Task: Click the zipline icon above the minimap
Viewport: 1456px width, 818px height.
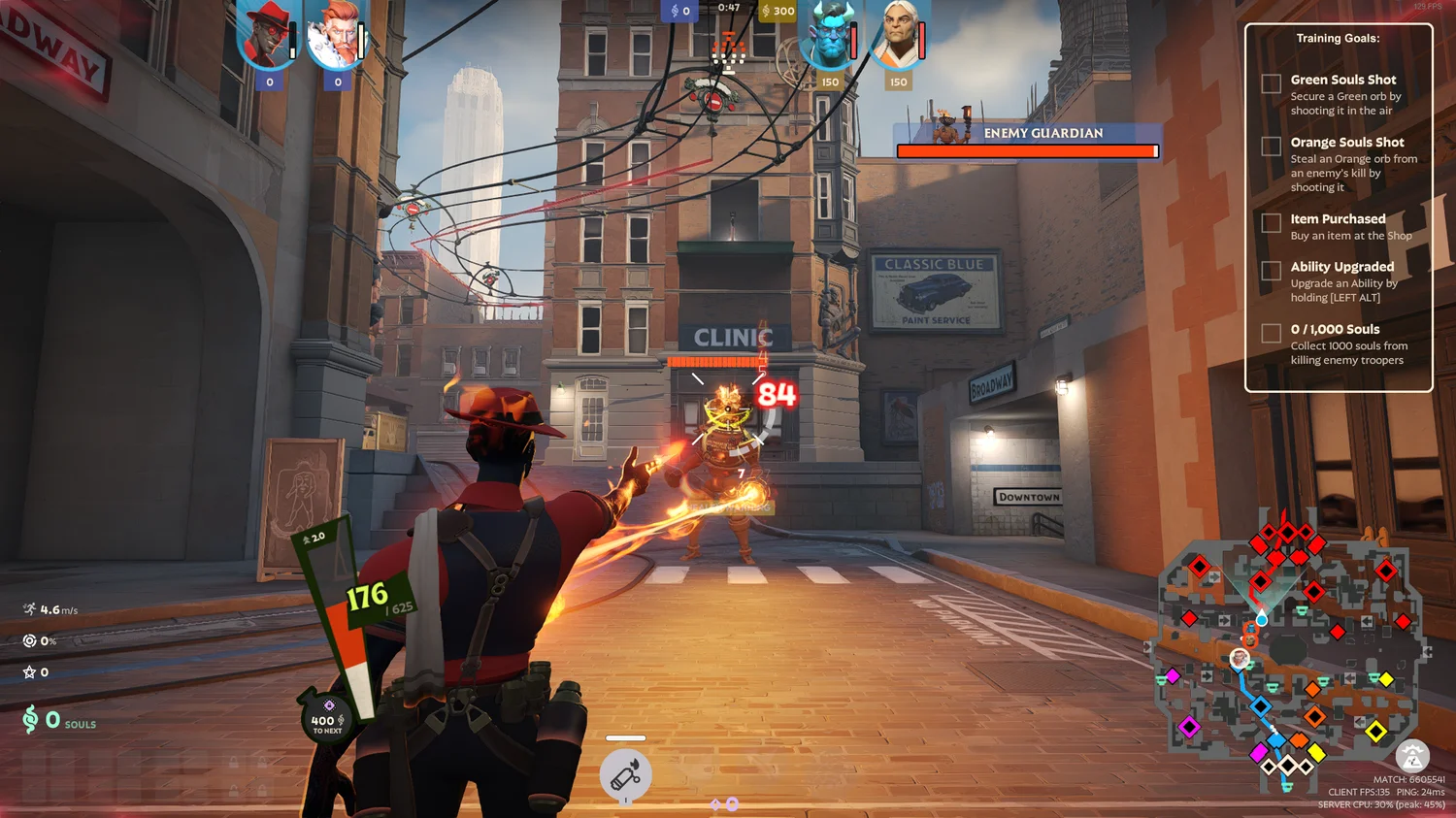Action: (1412, 757)
